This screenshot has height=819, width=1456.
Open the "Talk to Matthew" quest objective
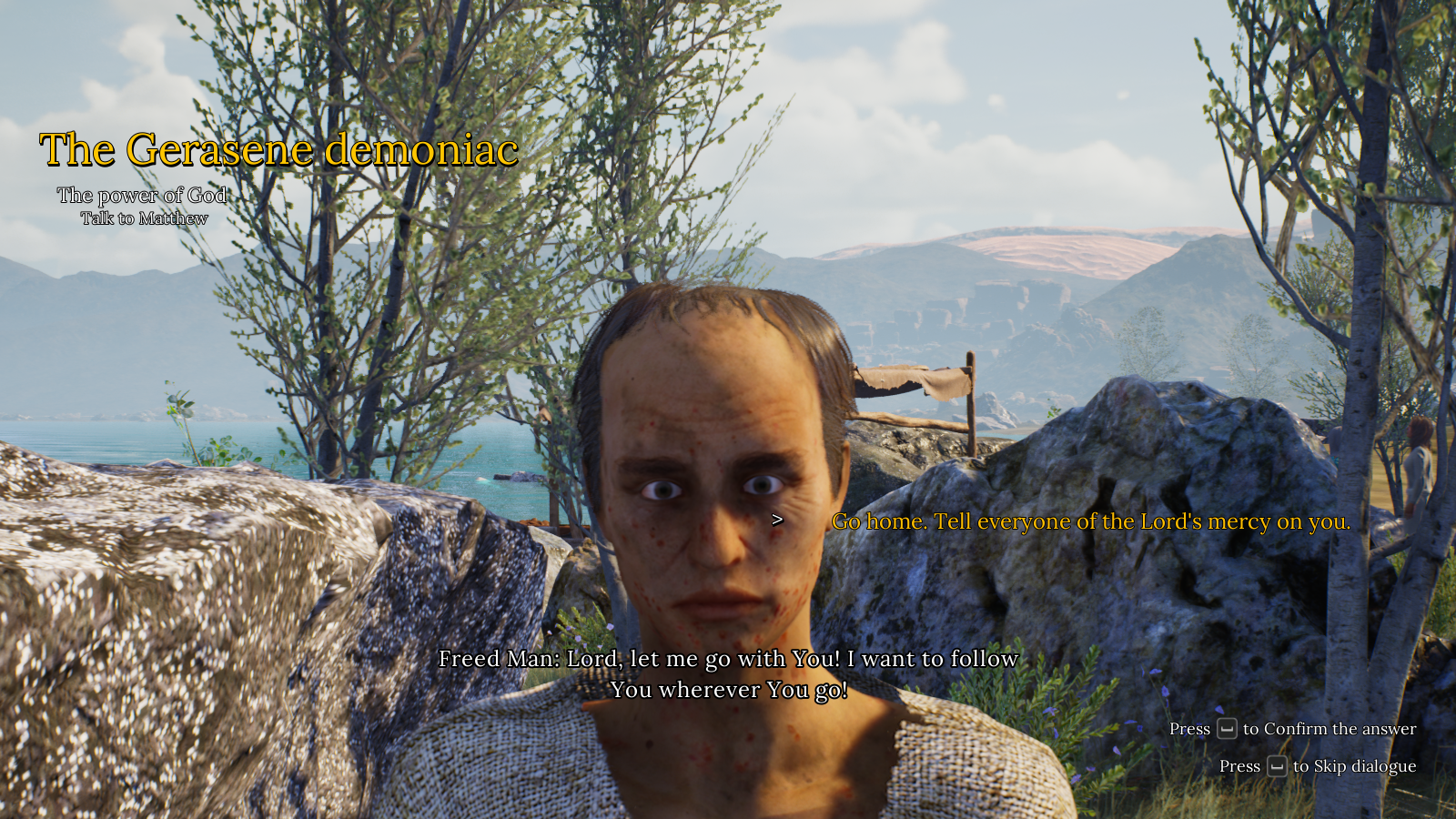click(144, 218)
